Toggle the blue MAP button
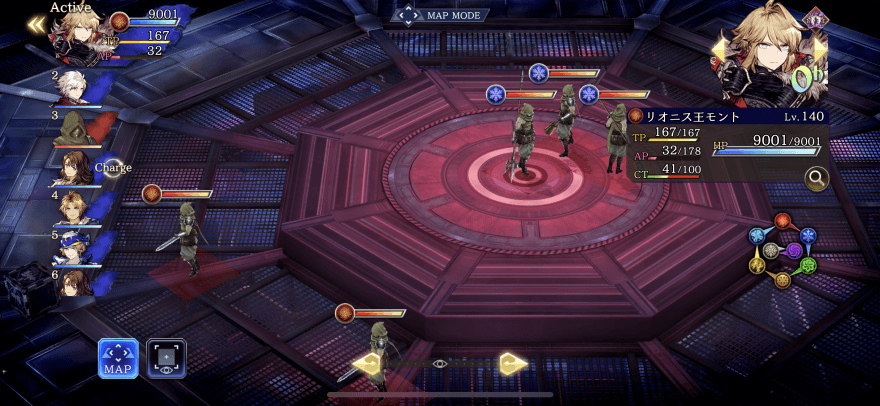 coord(118,359)
